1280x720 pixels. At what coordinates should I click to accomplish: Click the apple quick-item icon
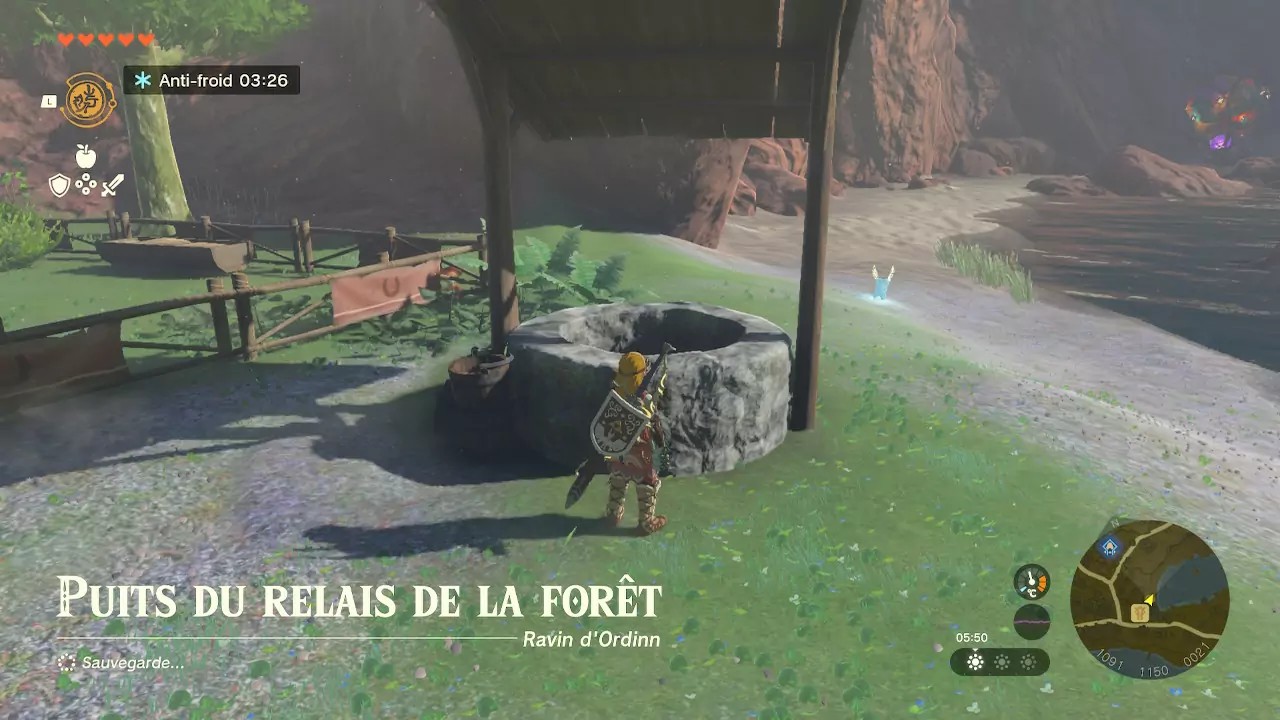86,156
